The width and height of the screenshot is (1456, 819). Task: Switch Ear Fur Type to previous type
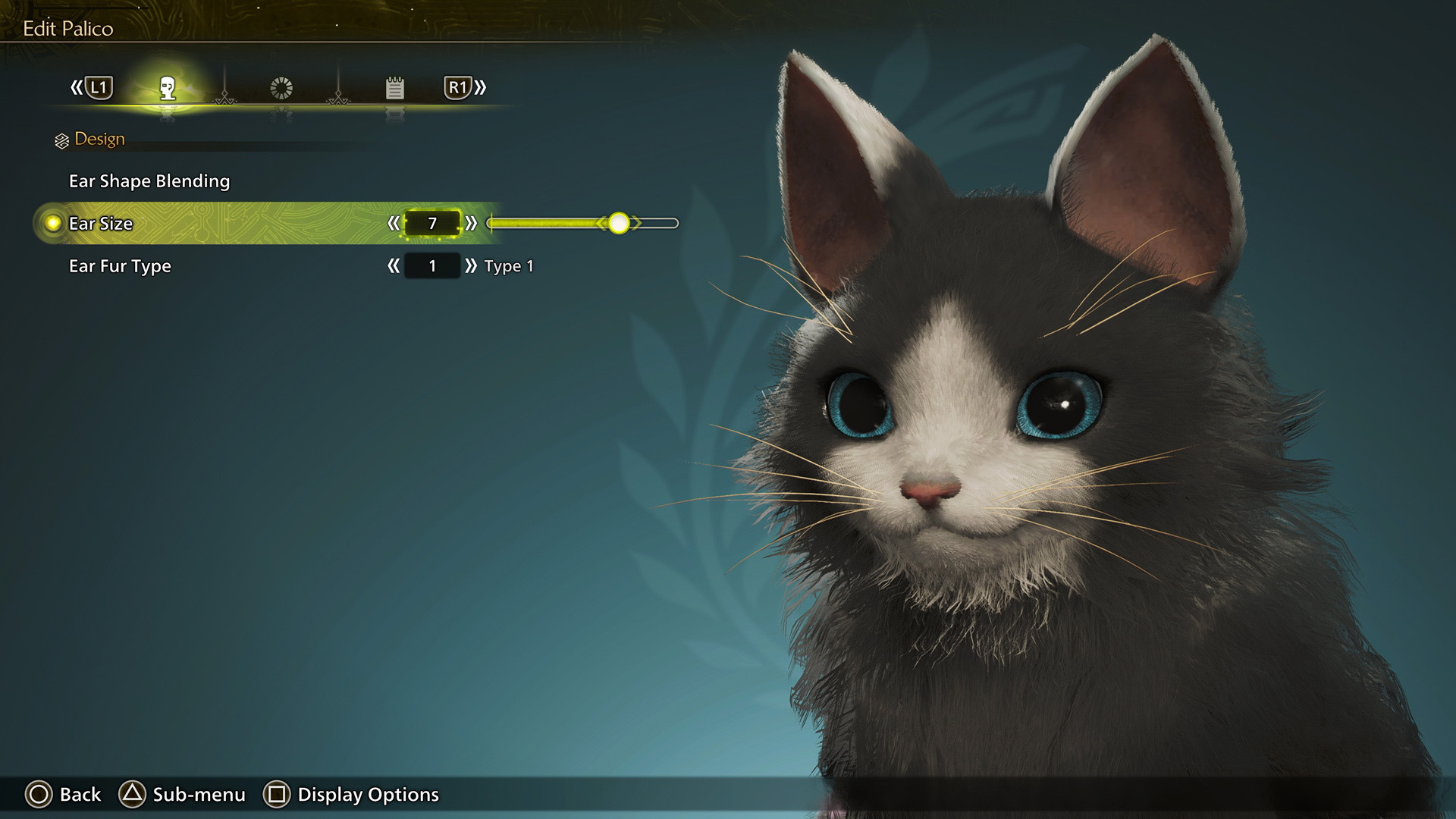coord(393,266)
